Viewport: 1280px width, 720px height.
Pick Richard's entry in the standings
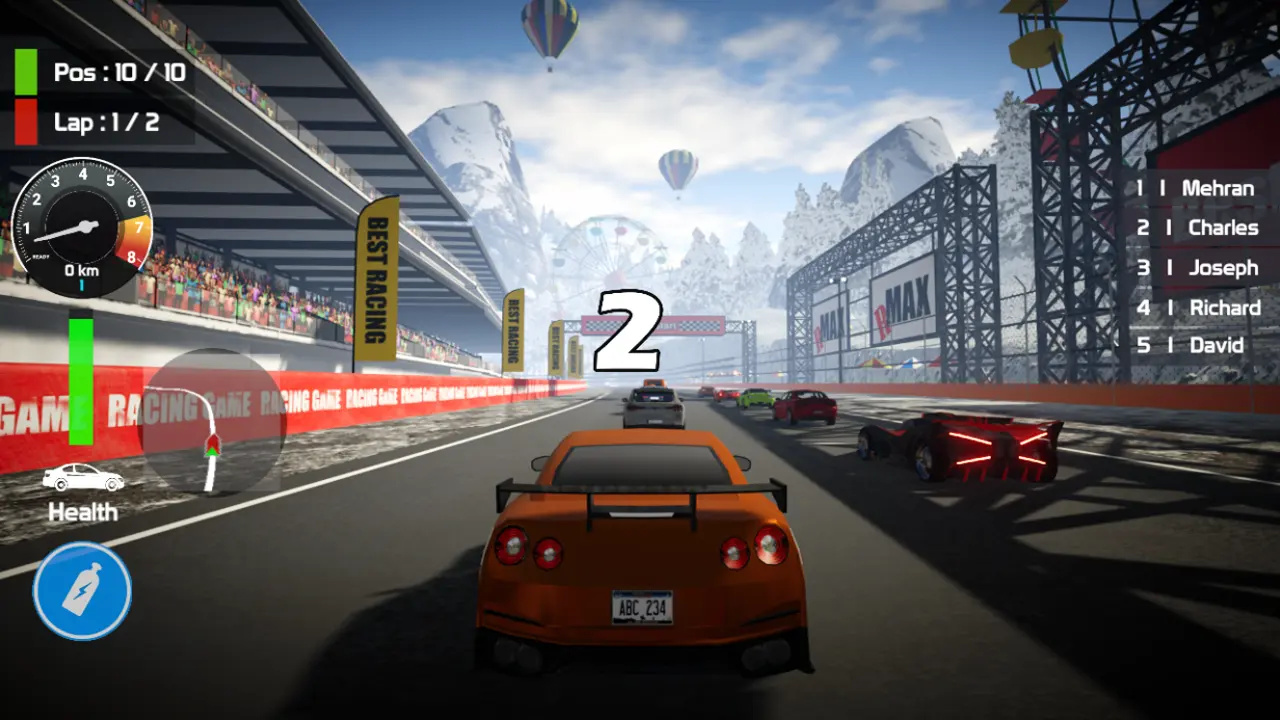[x=1197, y=308]
